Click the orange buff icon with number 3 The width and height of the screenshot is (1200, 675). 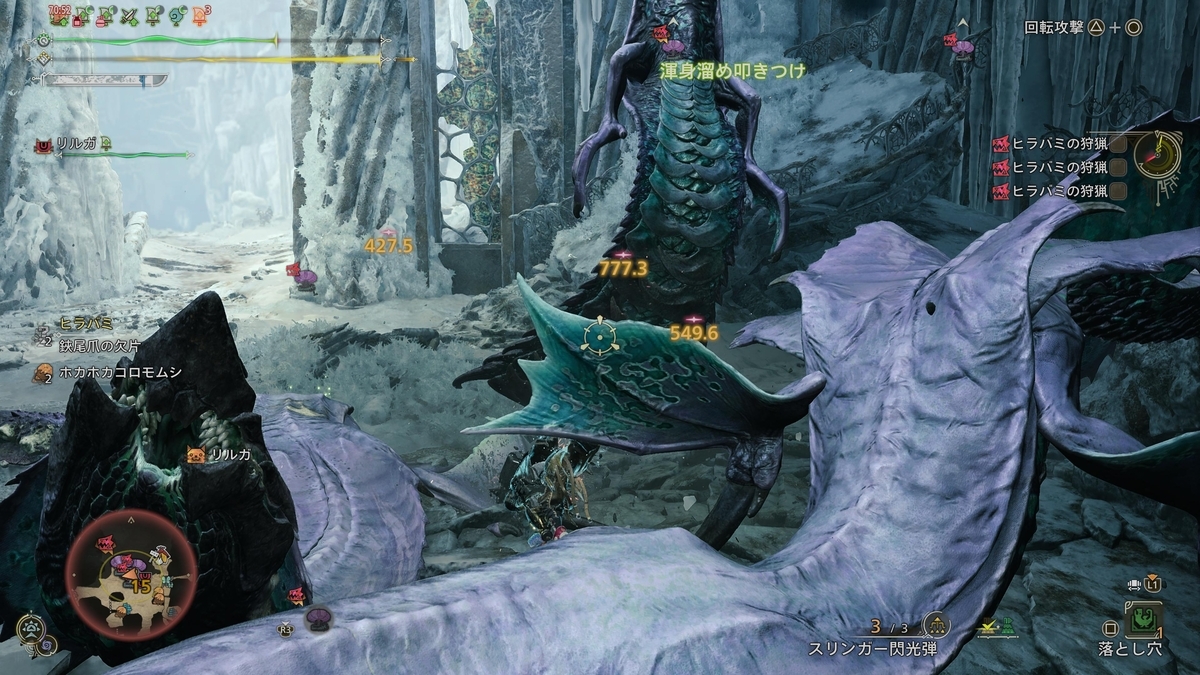click(202, 16)
